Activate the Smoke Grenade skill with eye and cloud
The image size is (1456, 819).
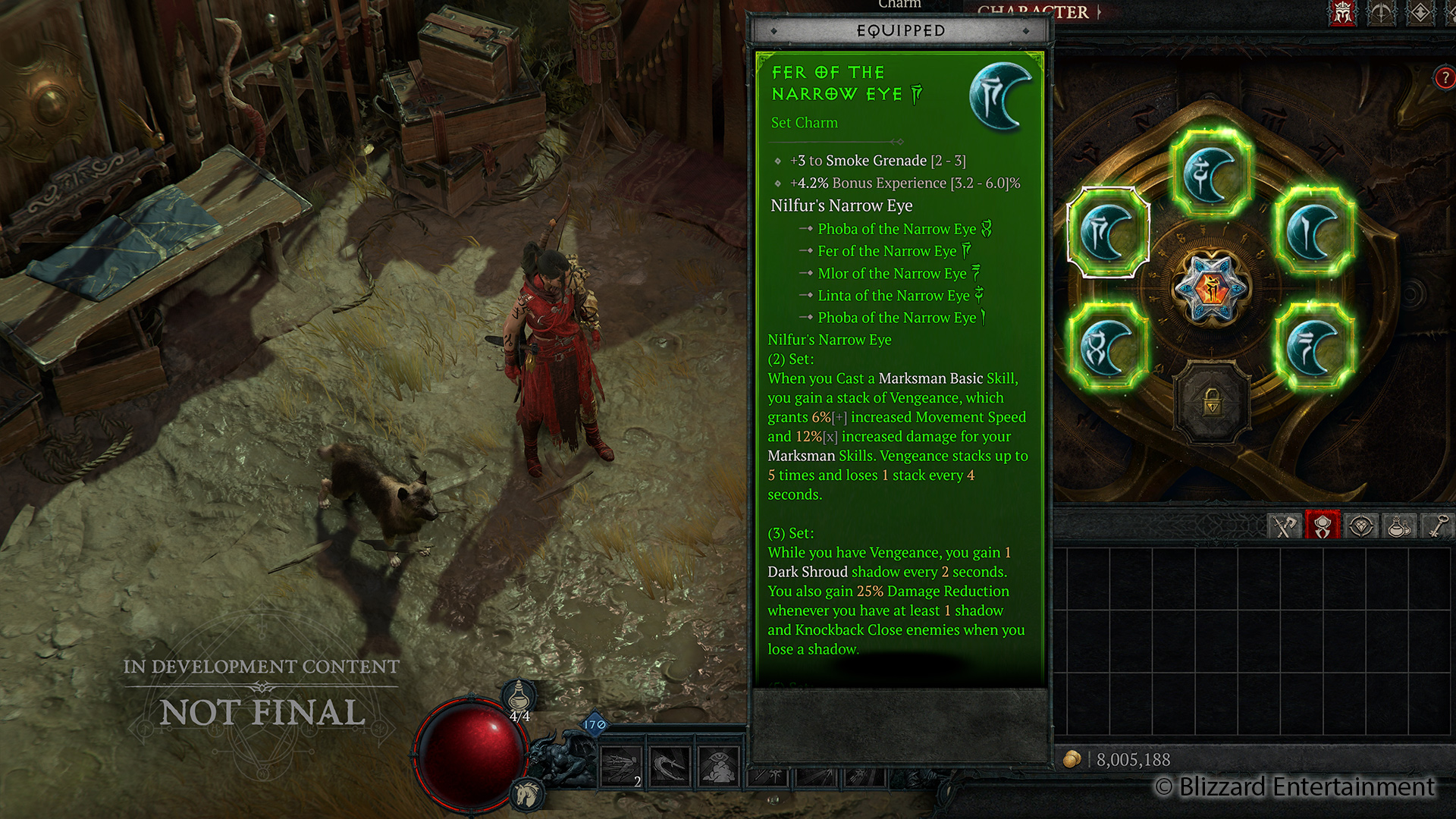point(719,766)
